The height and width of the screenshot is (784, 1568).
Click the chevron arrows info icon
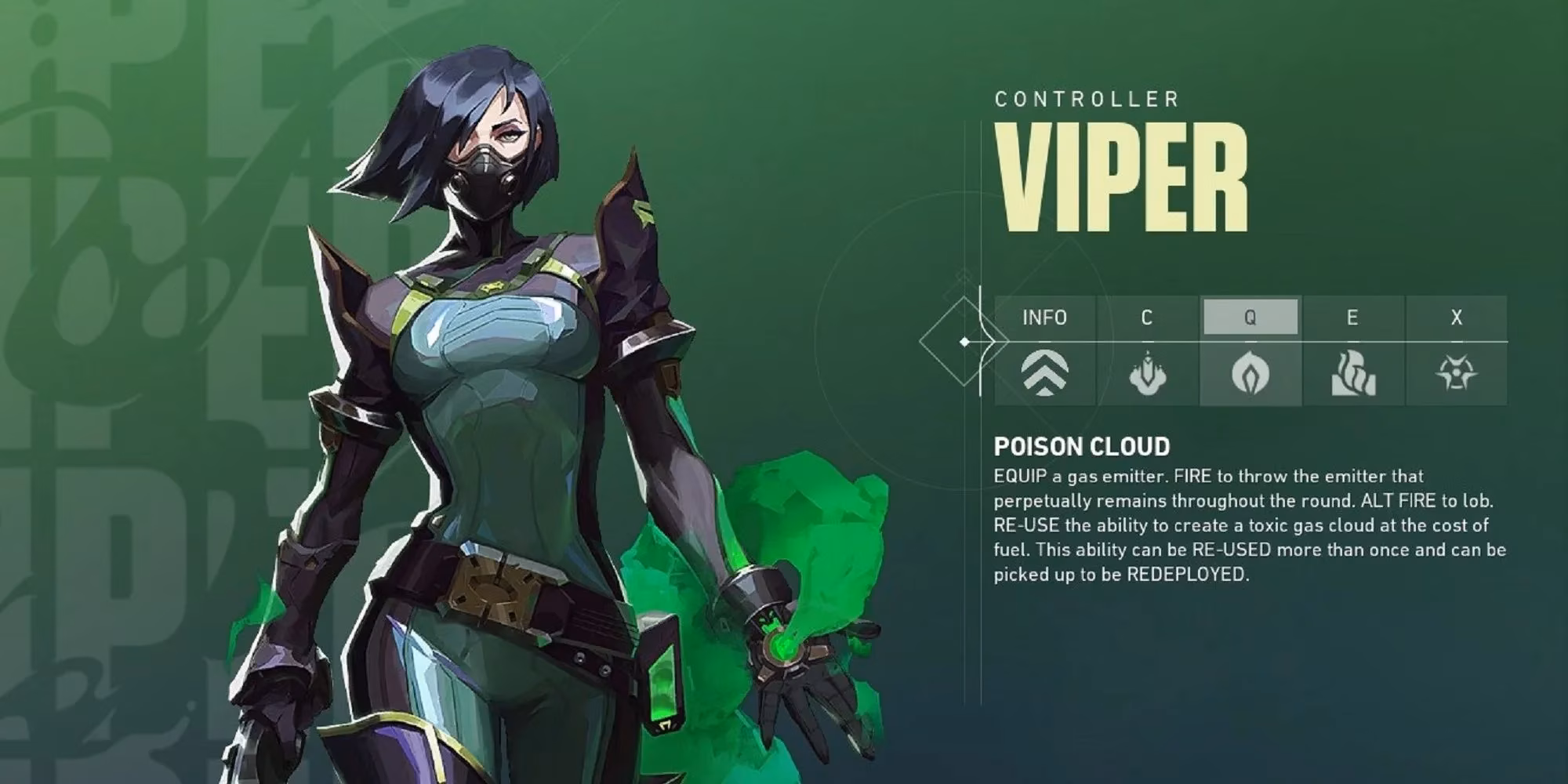(1044, 373)
